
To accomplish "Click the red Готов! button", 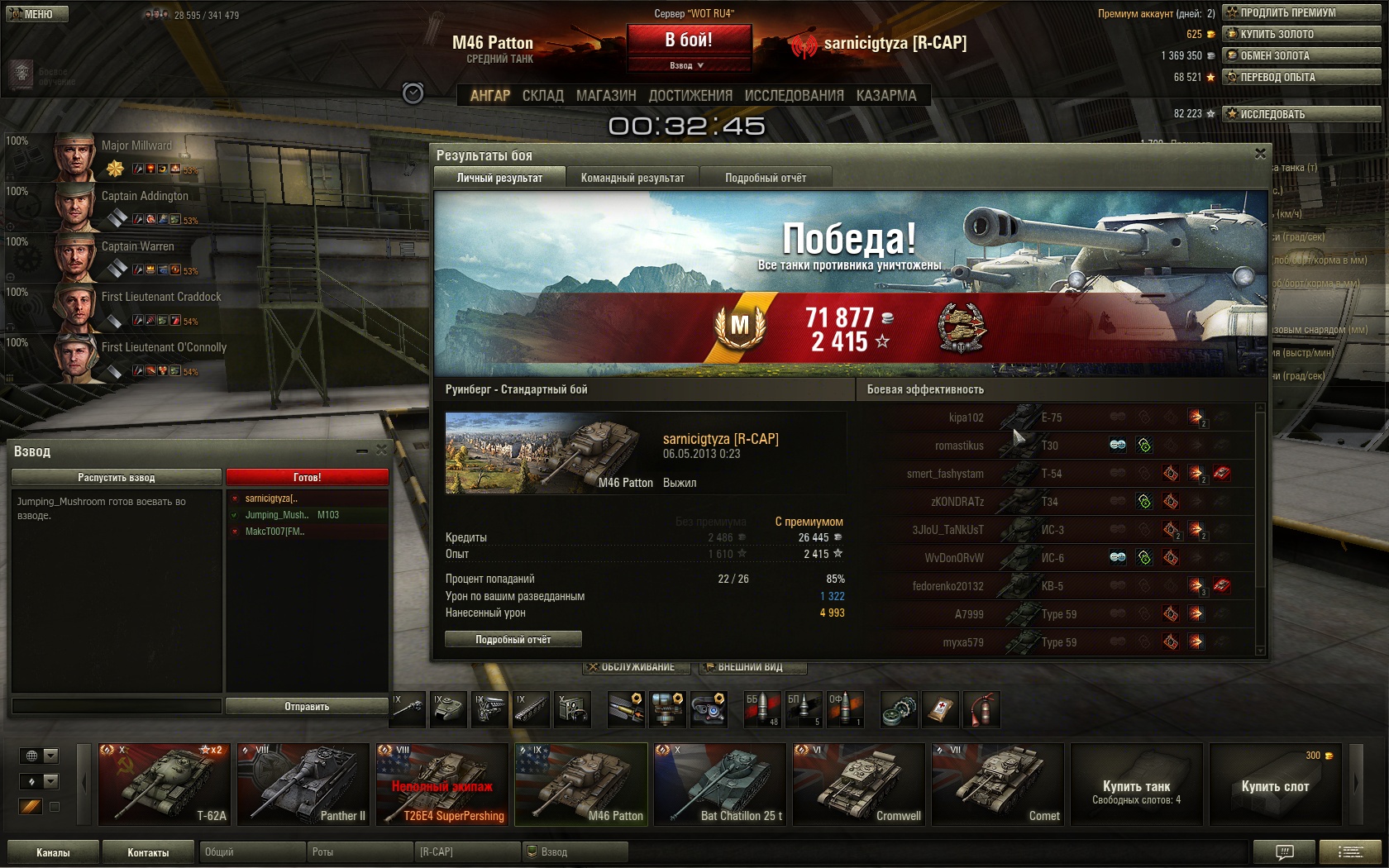I will click(x=307, y=477).
